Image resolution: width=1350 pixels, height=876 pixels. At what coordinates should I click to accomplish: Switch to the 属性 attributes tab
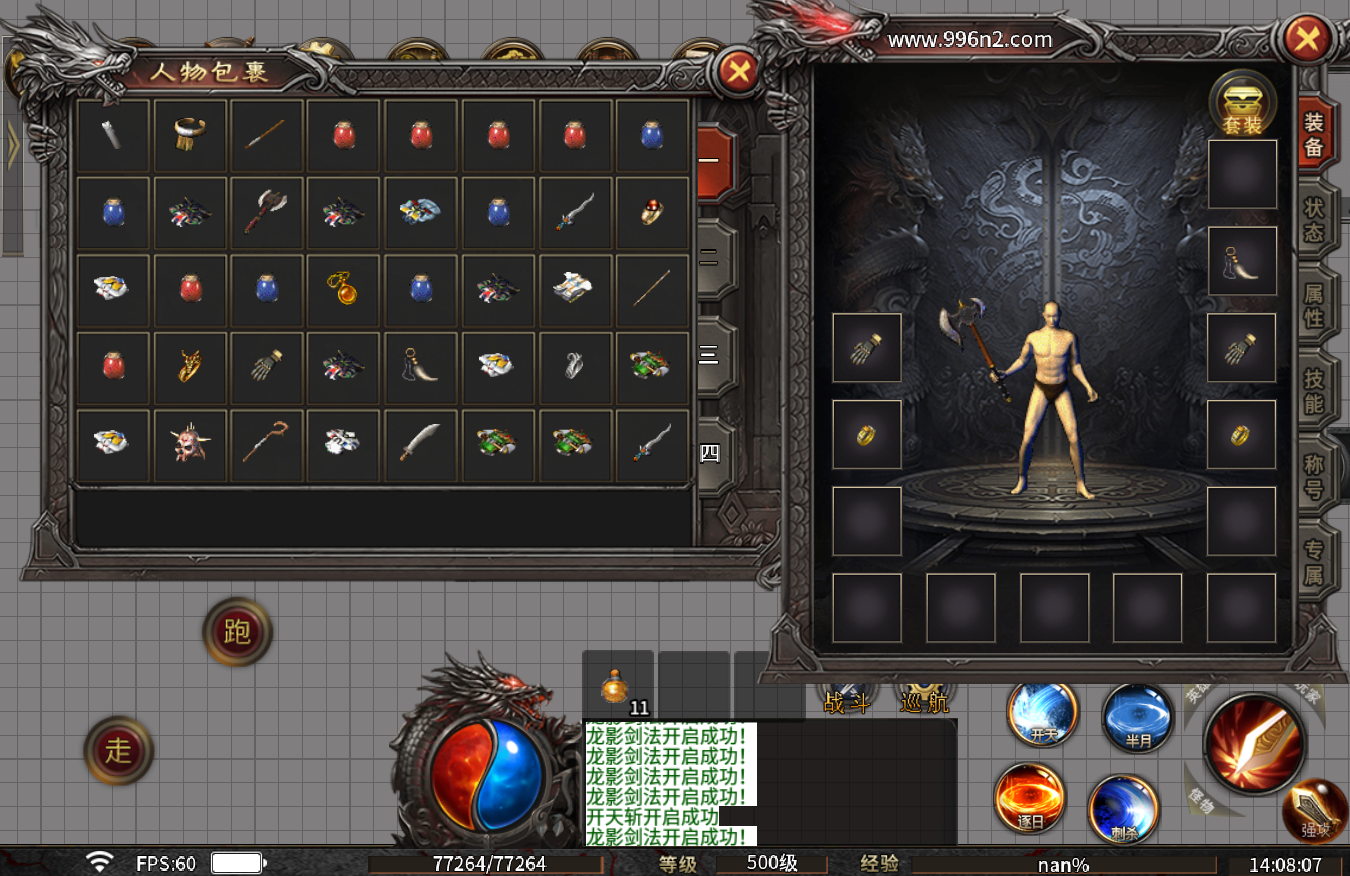1313,307
